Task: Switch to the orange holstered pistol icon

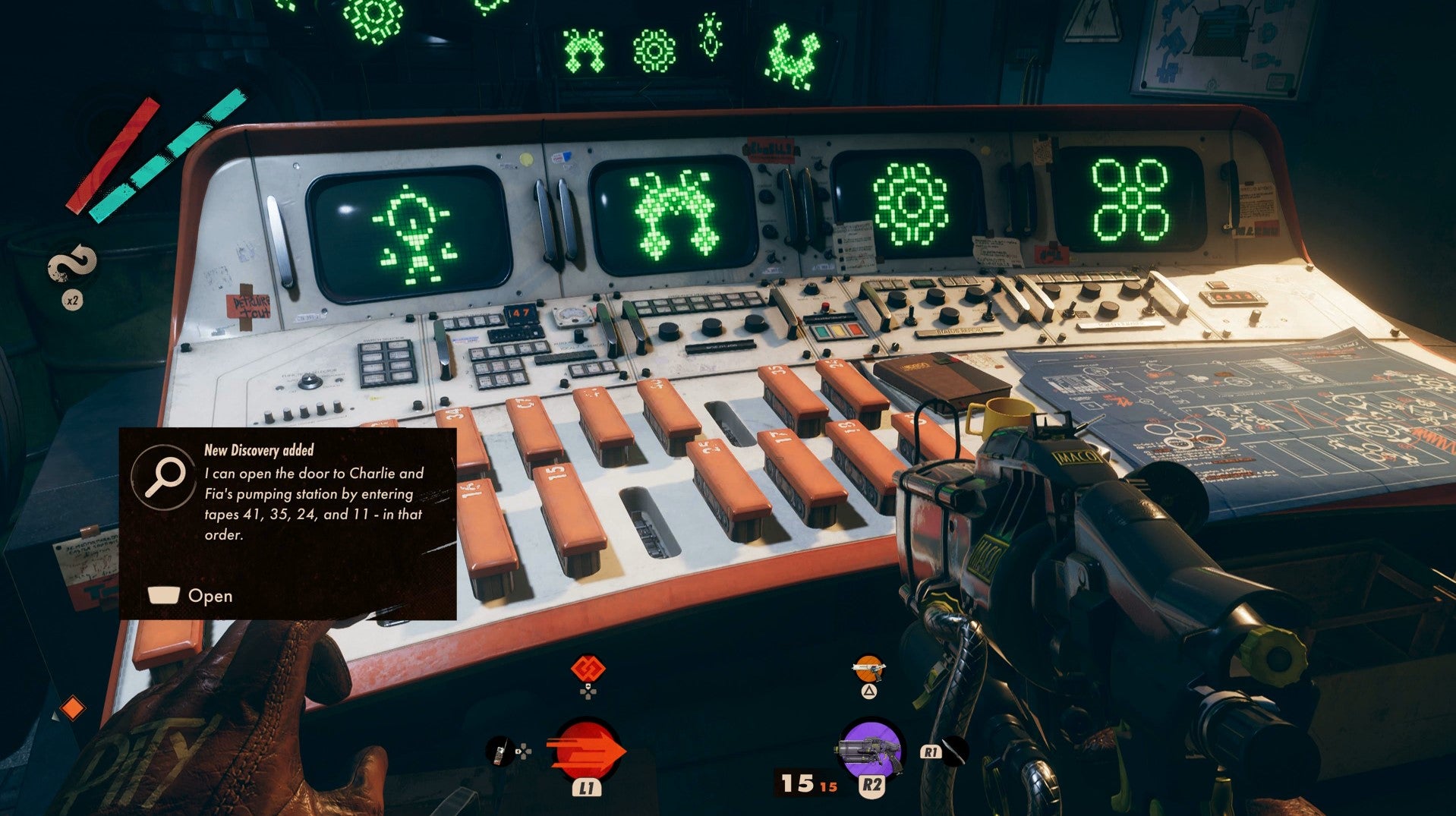Action: (868, 669)
